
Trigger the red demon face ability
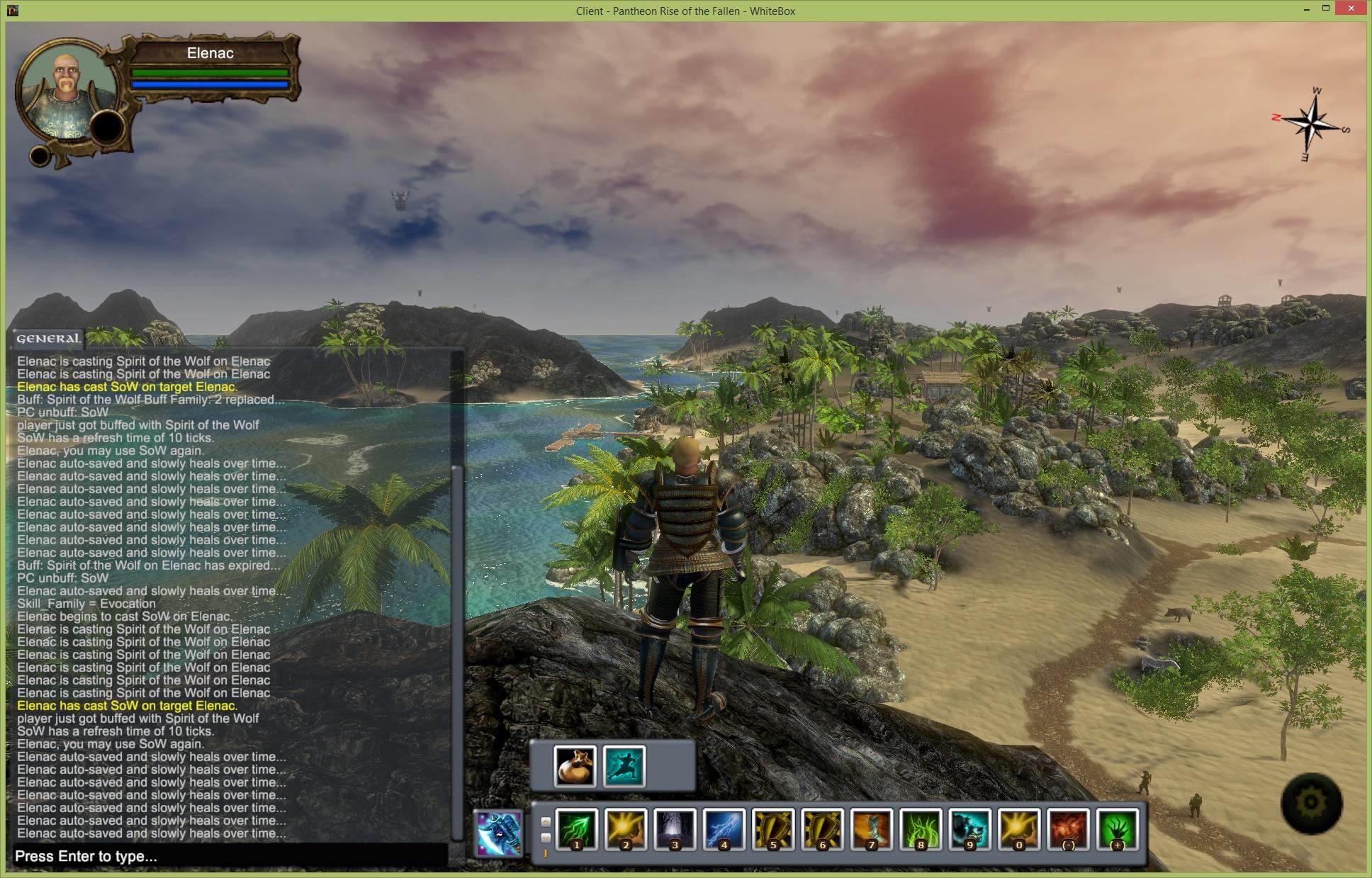point(1068,829)
